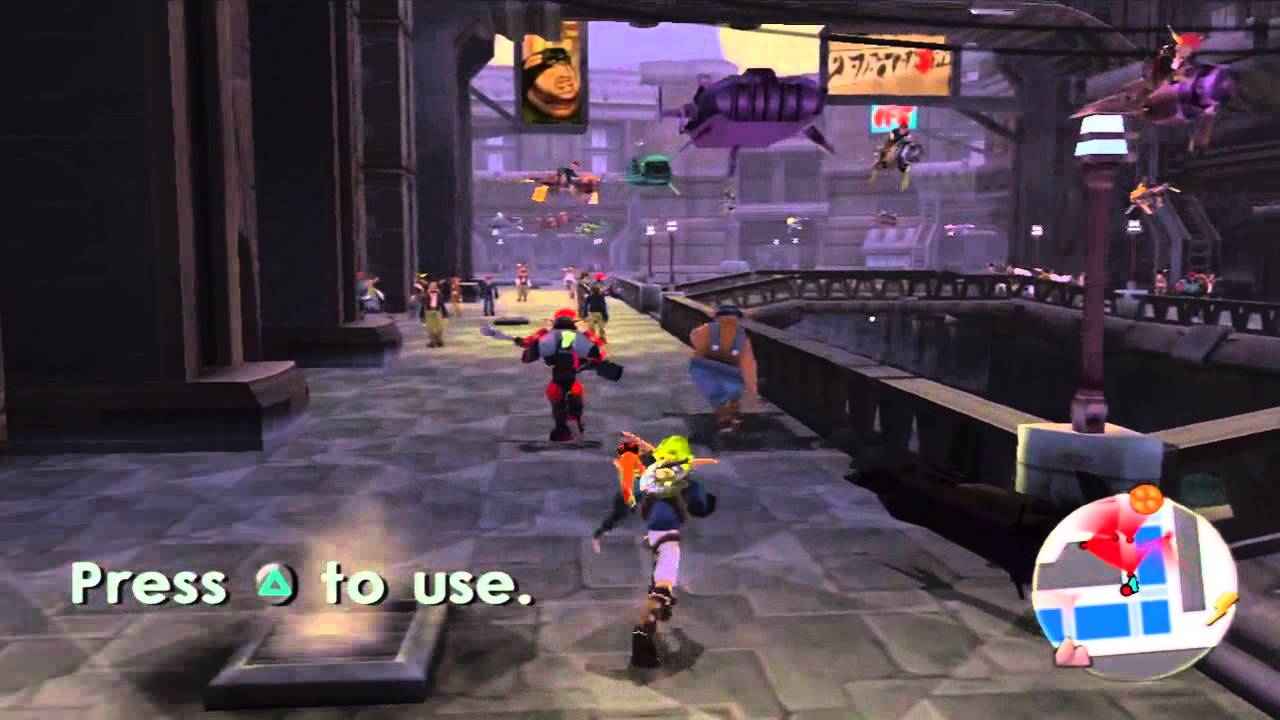
Task: Click a red enemy dot on the minimap radar
Action: pos(1117,540)
